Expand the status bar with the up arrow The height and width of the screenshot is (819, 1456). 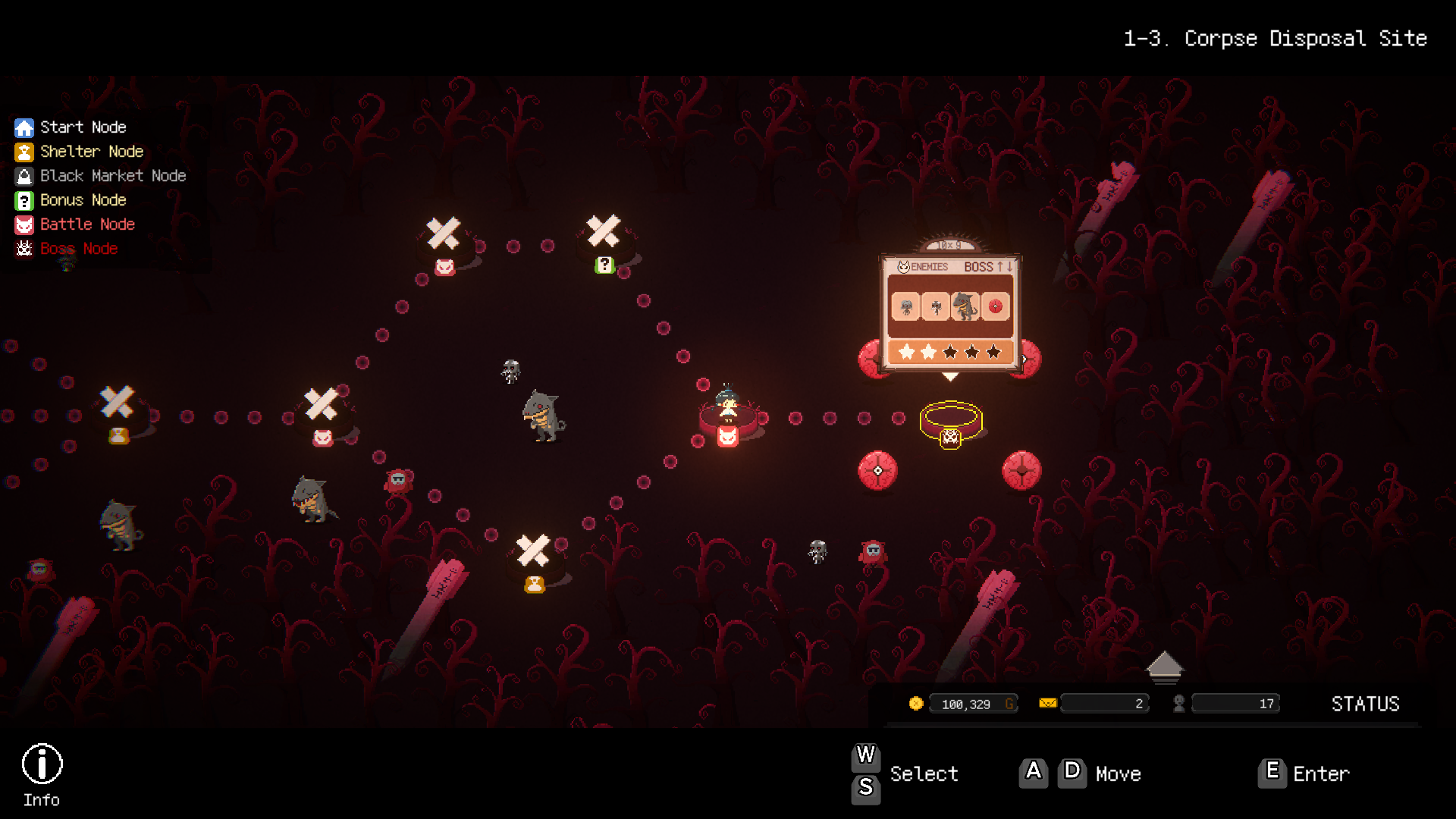pyautogui.click(x=1164, y=666)
